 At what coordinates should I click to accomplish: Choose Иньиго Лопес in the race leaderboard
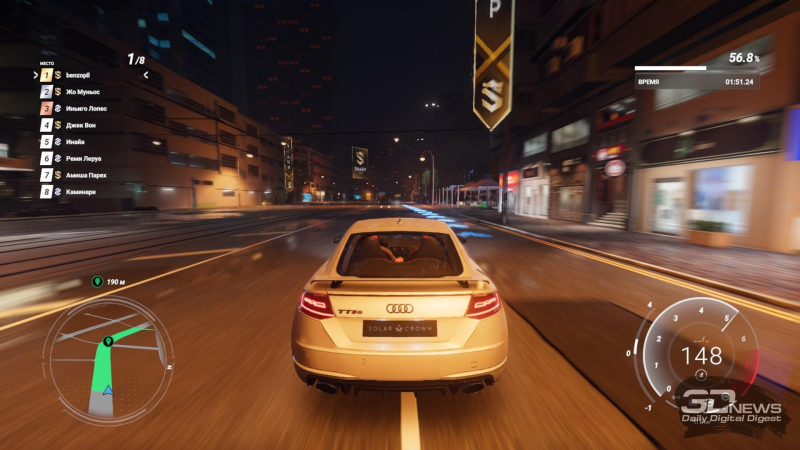coord(87,108)
